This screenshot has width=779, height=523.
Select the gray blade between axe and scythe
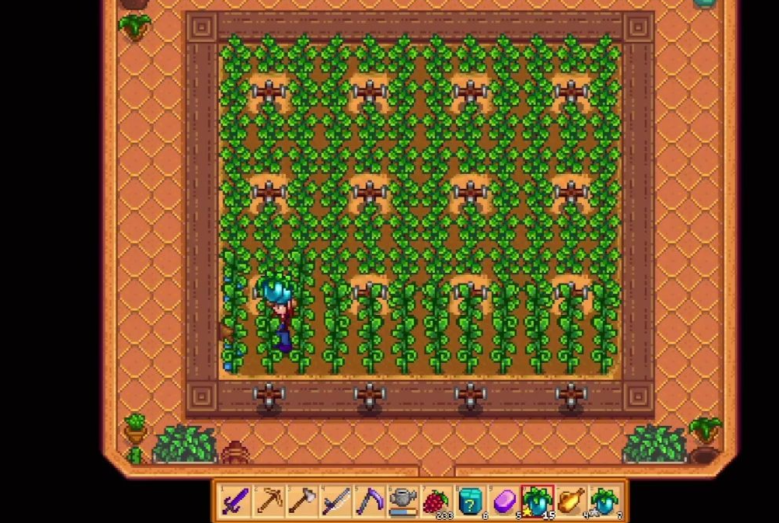pos(336,500)
